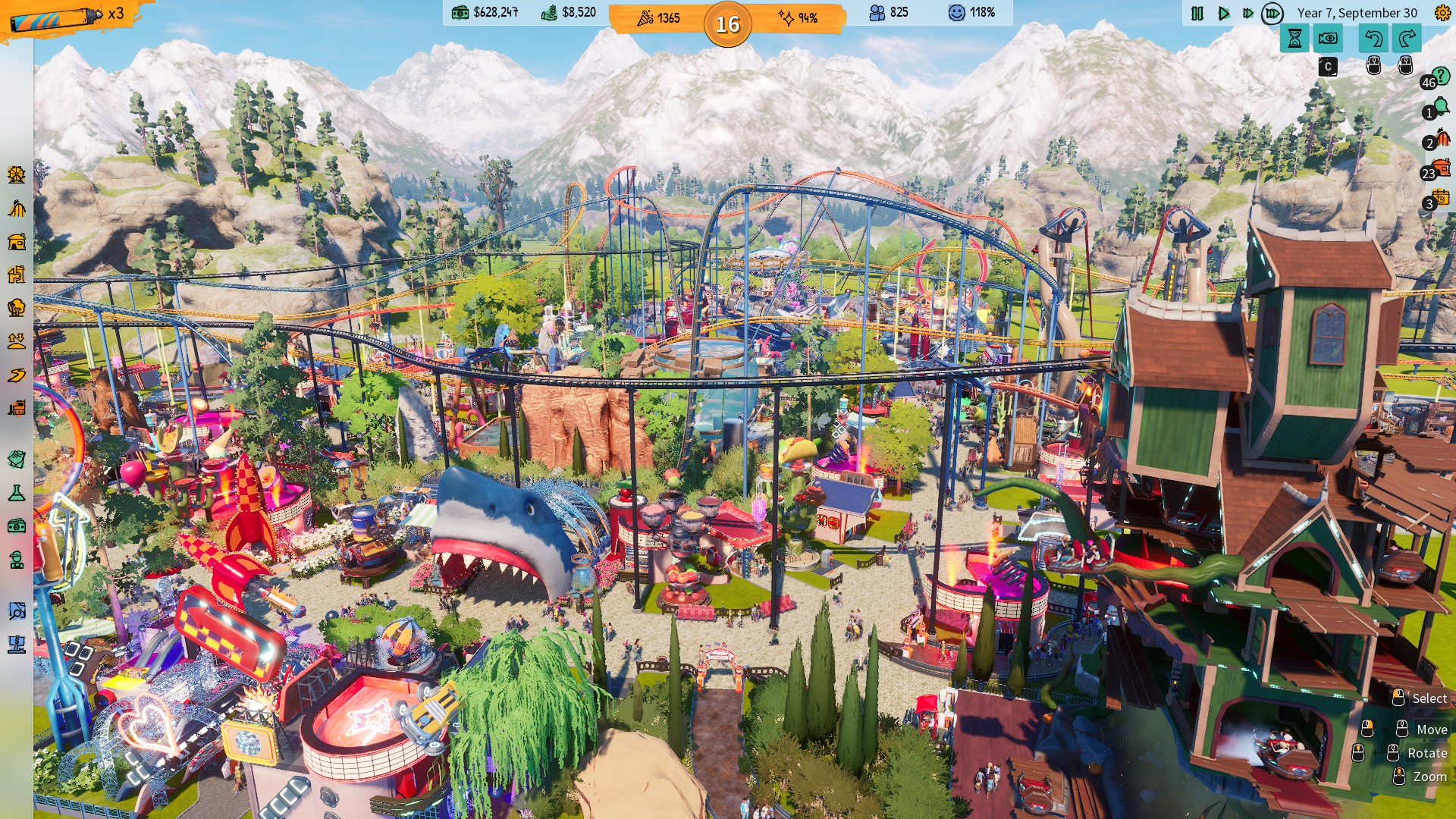Select the triple fast-forward speed
1456x819 pixels.
tap(1272, 13)
